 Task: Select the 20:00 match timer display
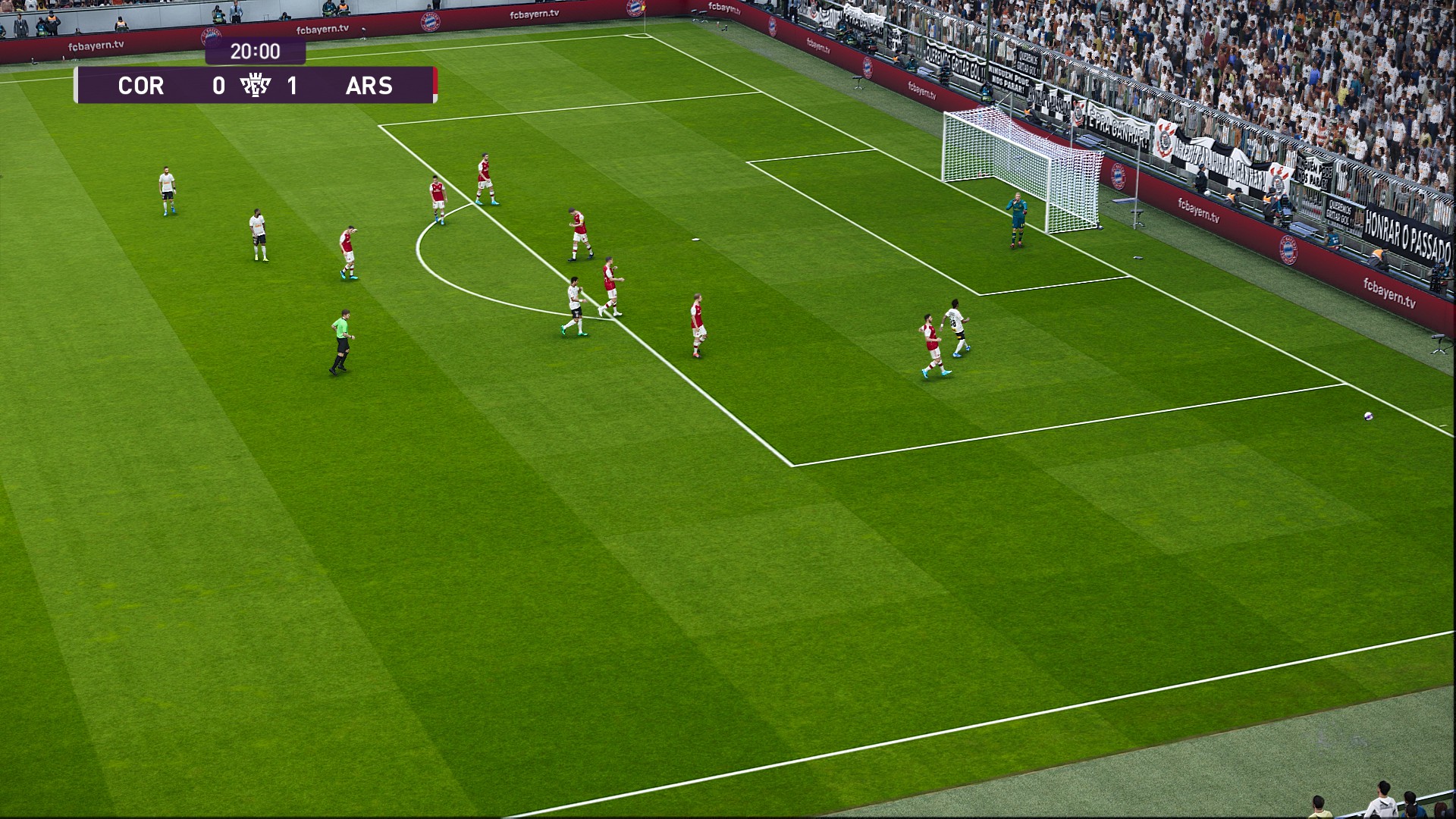click(x=256, y=51)
